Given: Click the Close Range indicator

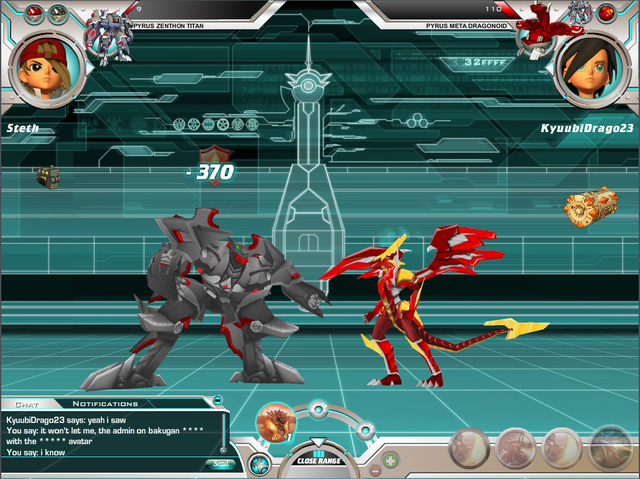Looking at the screenshot, I should (x=319, y=461).
